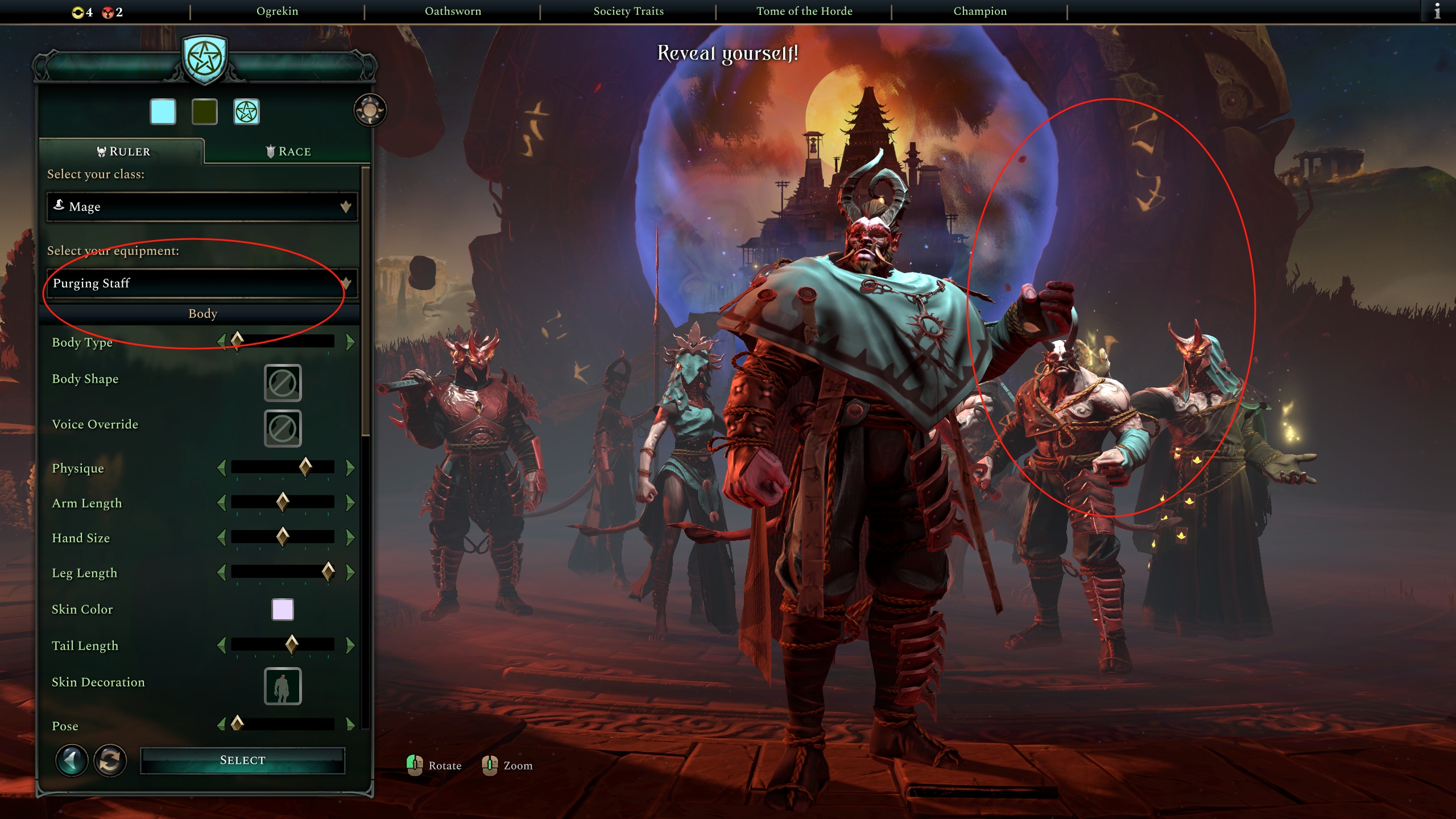Click the Skin Decoration silhouette icon
This screenshot has height=819, width=1456.
pyautogui.click(x=283, y=686)
